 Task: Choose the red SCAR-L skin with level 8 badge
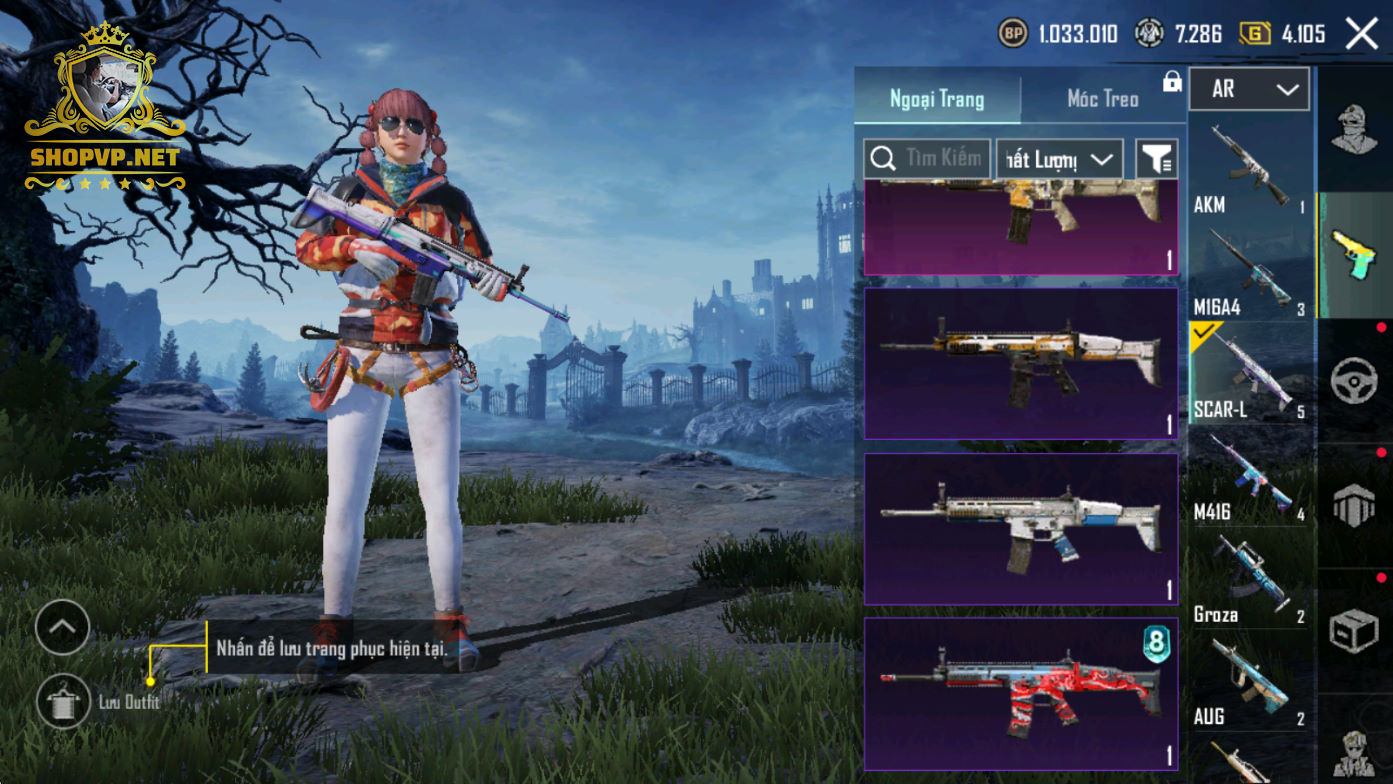coord(1021,693)
